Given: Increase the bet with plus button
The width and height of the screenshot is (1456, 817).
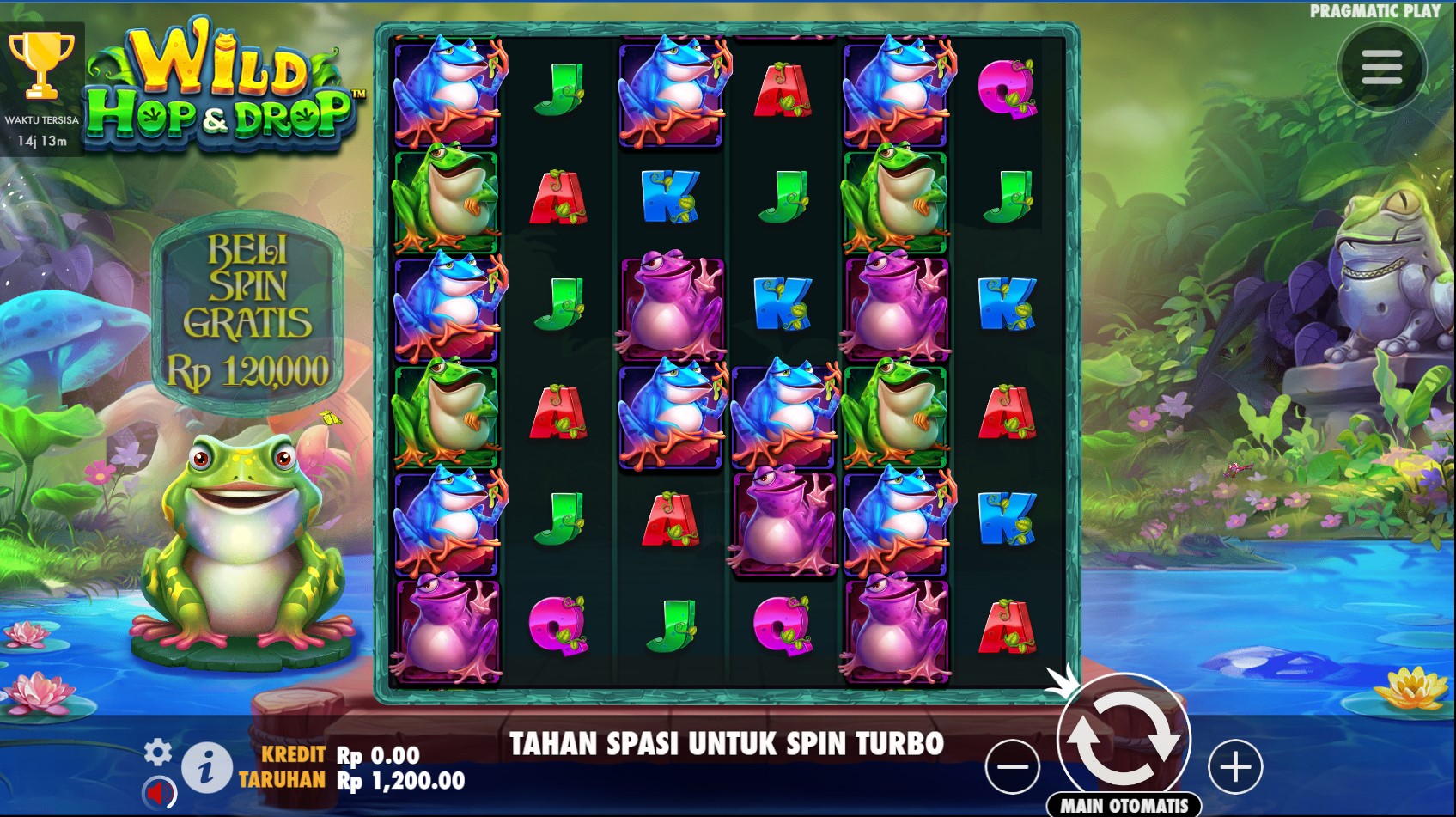Looking at the screenshot, I should pyautogui.click(x=1235, y=765).
